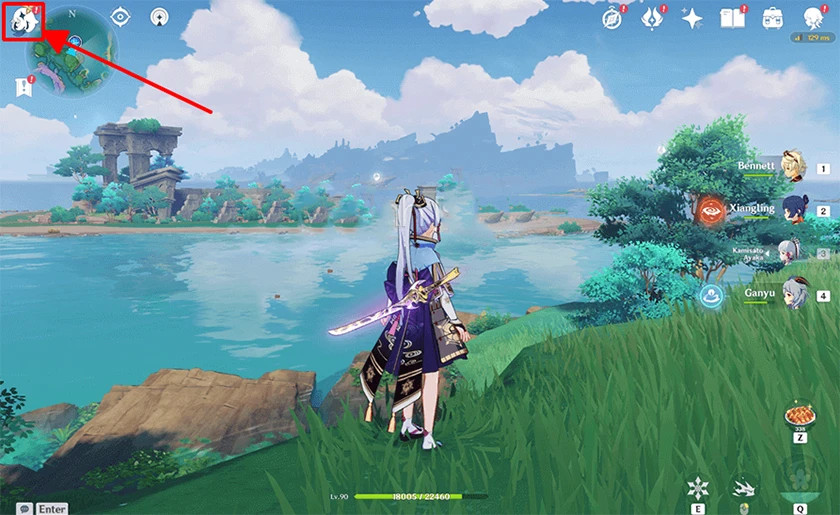The width and height of the screenshot is (840, 515).
Task: Select Kamisato Ayaka's party portrait
Action: click(x=790, y=252)
